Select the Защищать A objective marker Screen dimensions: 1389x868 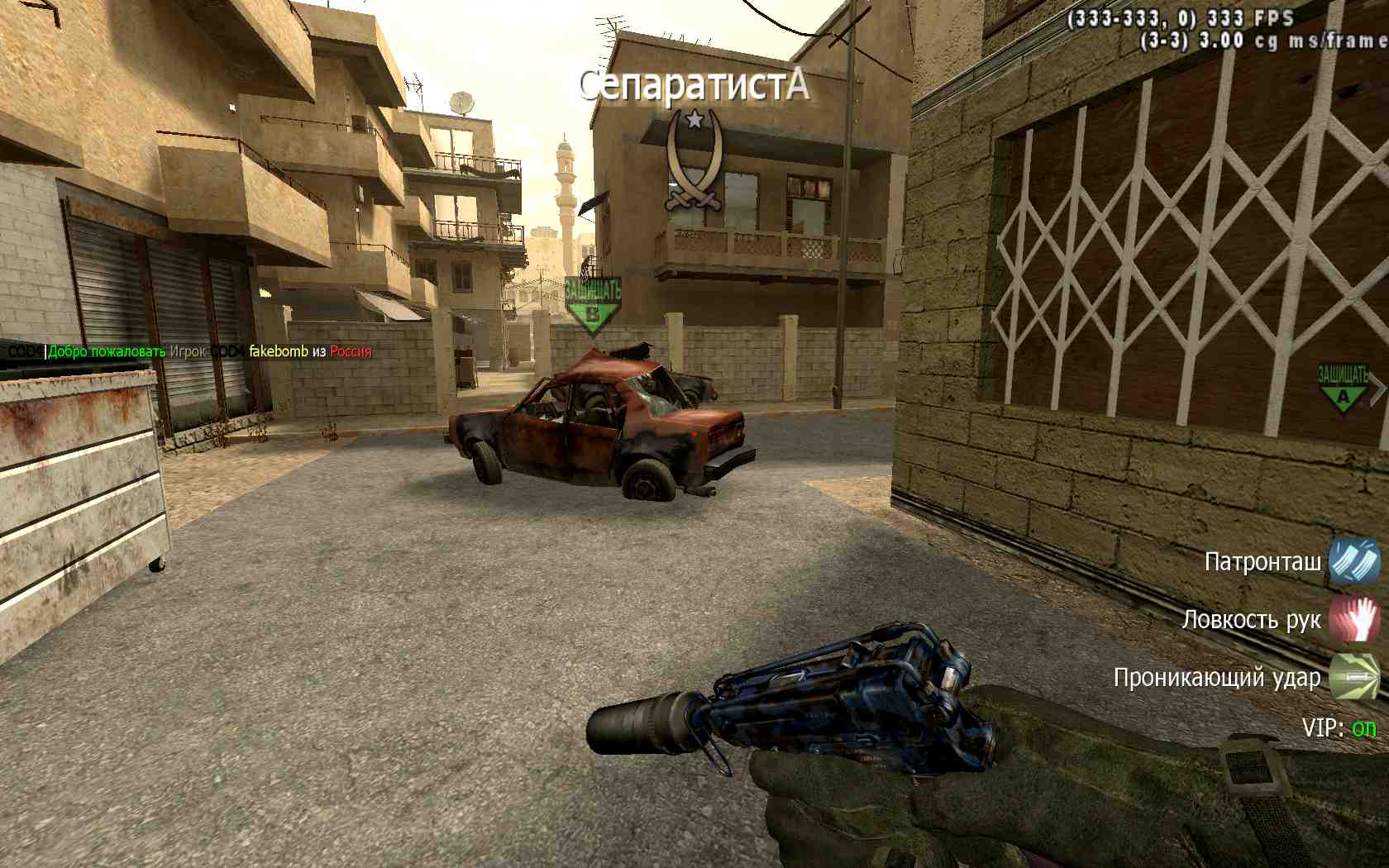click(1344, 387)
